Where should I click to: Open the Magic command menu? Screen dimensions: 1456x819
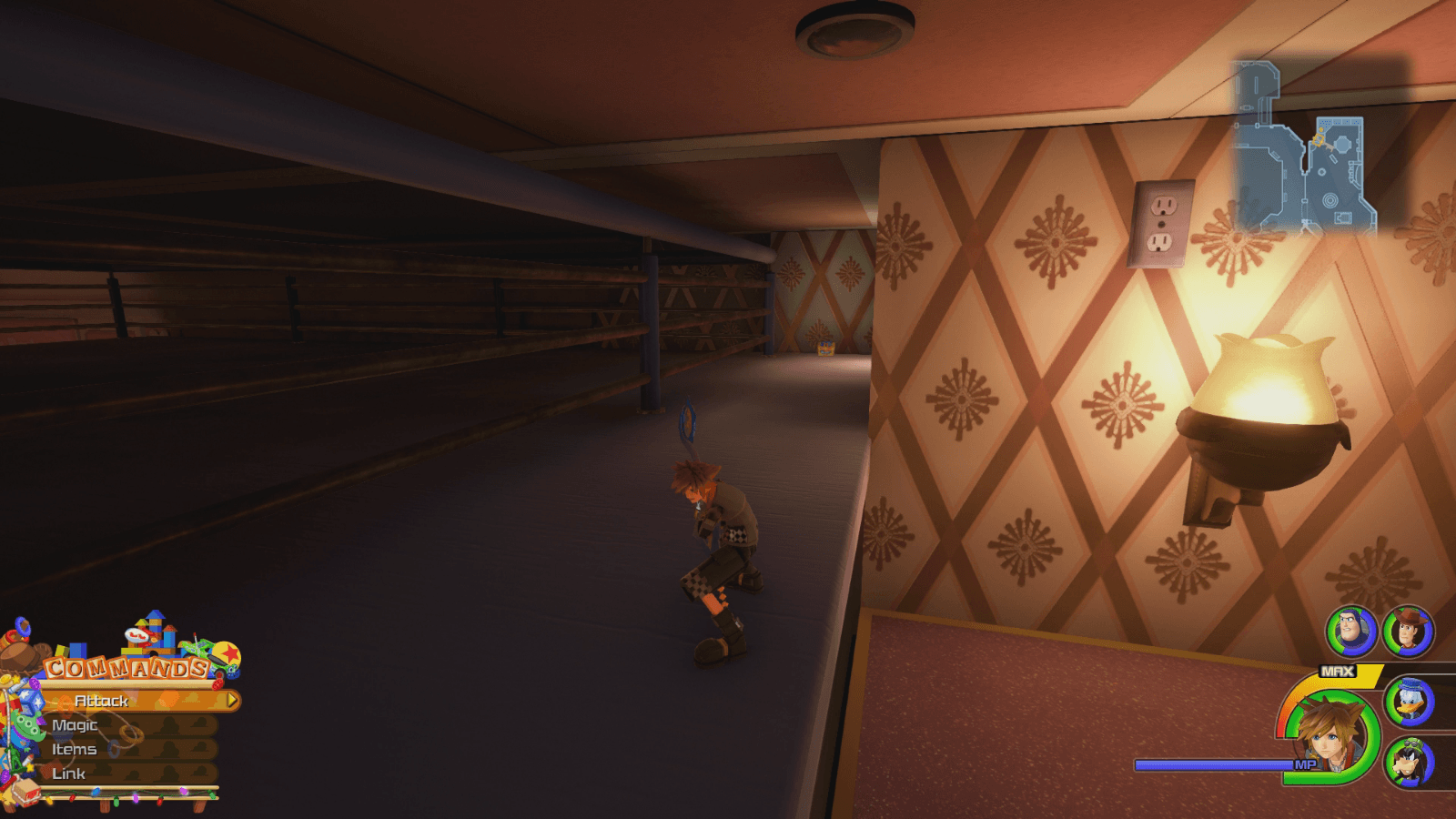click(76, 725)
